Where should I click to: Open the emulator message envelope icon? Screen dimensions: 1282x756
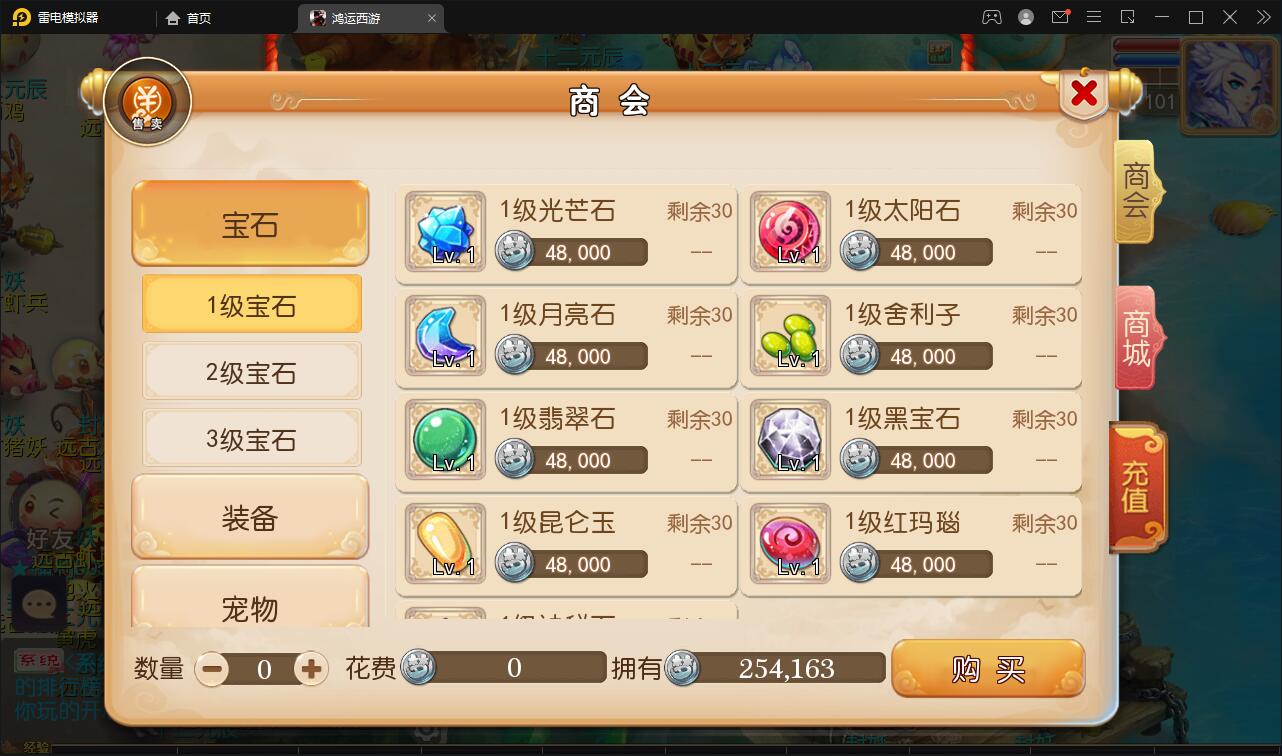click(1062, 17)
